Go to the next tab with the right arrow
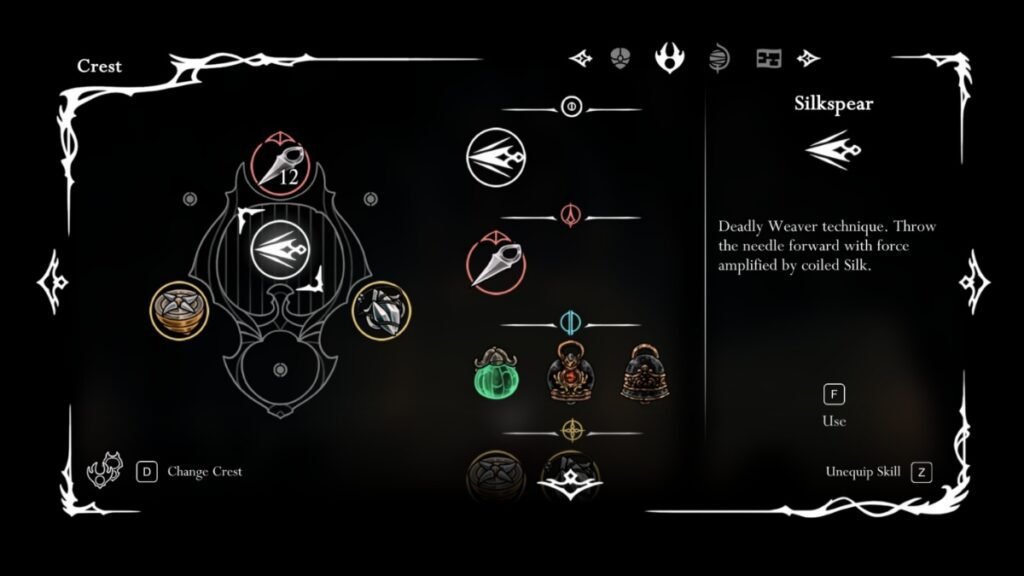This screenshot has height=576, width=1024. click(x=808, y=58)
